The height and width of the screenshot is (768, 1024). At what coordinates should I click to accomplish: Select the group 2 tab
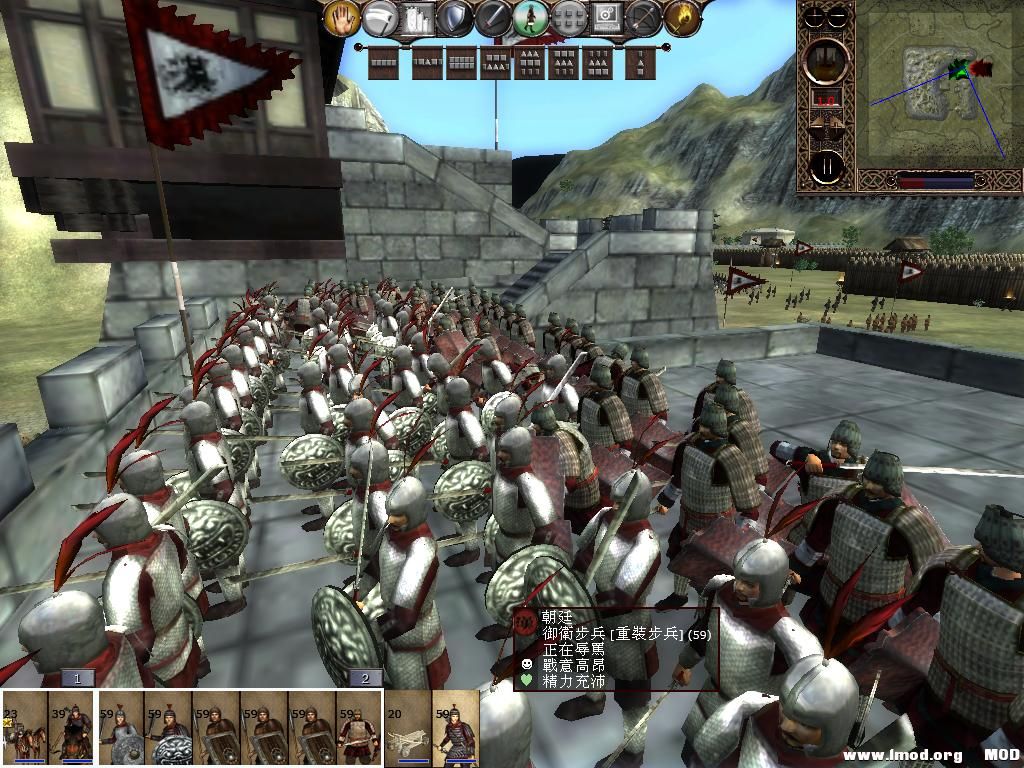click(x=365, y=678)
